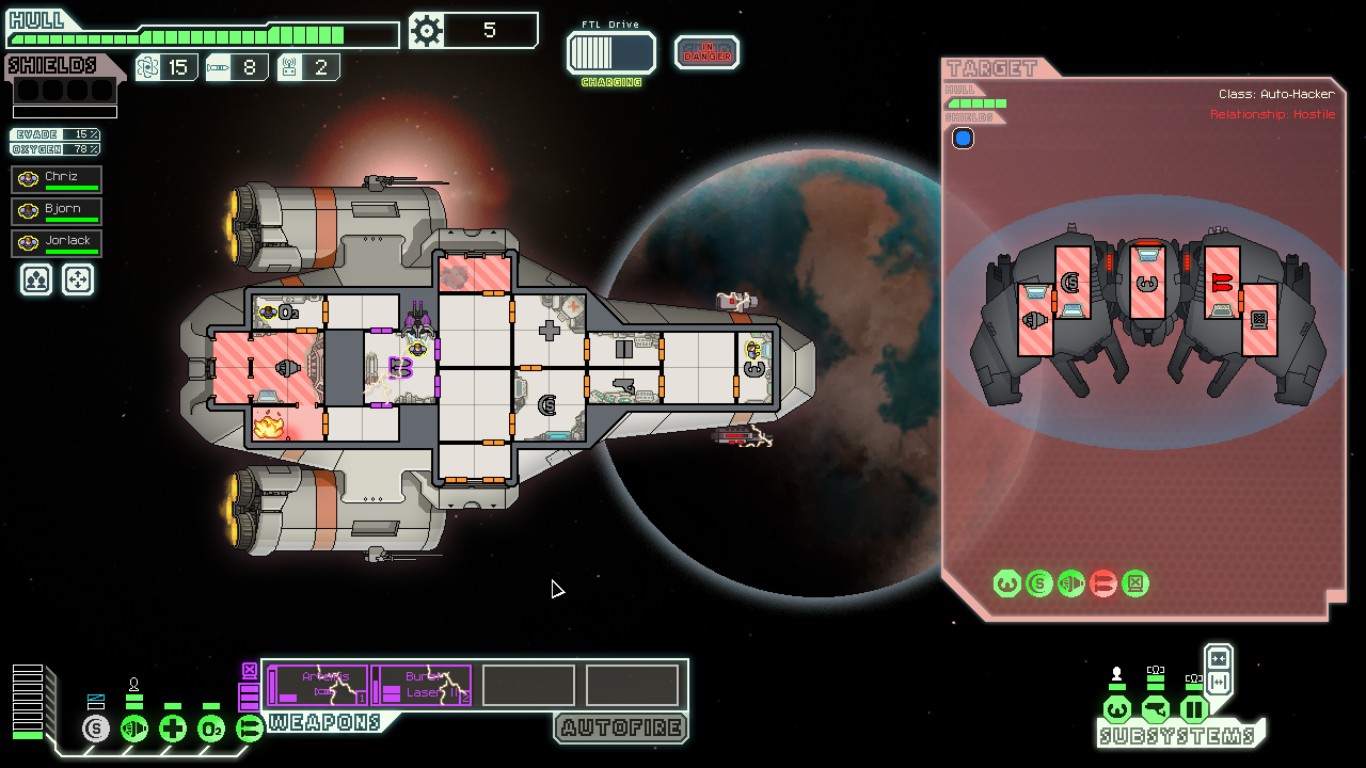Click the weapons system power icon
The width and height of the screenshot is (1366, 768).
[249, 729]
